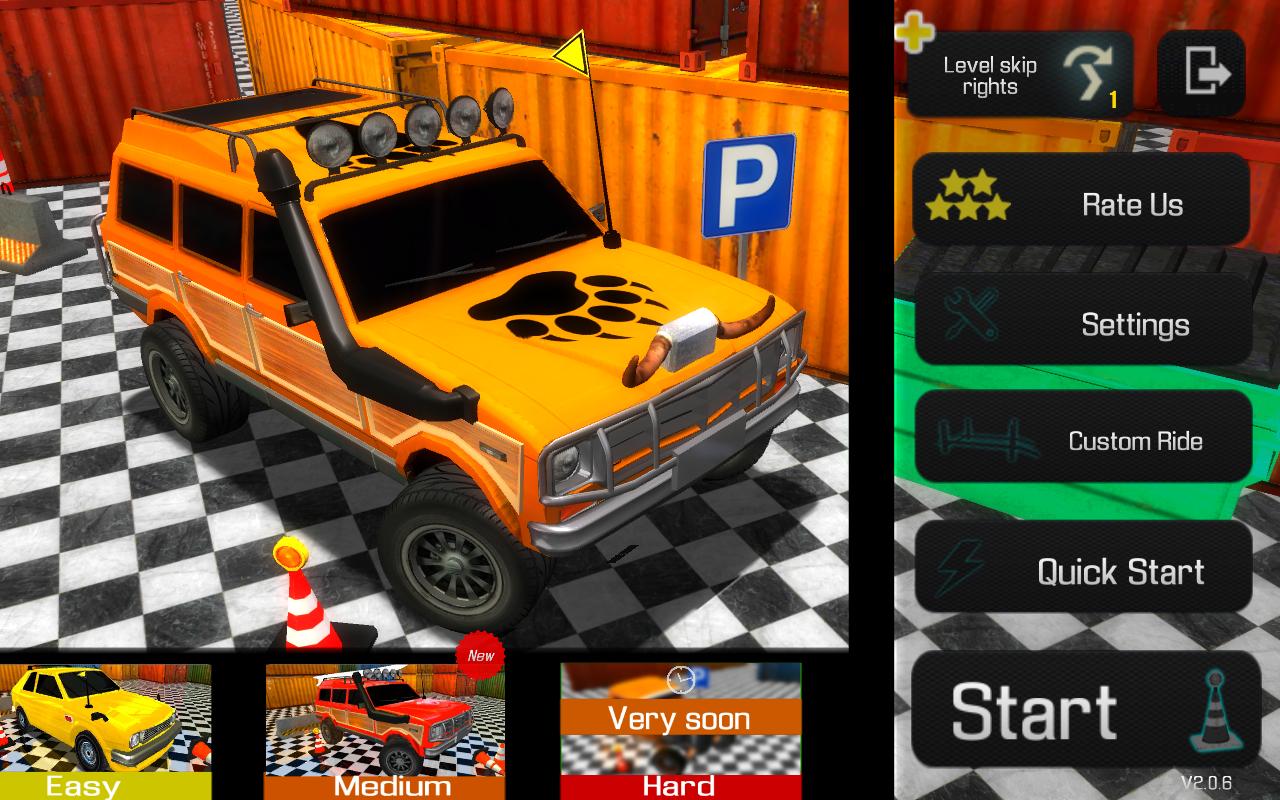
Task: Click the Level skip rights button
Action: [1021, 76]
